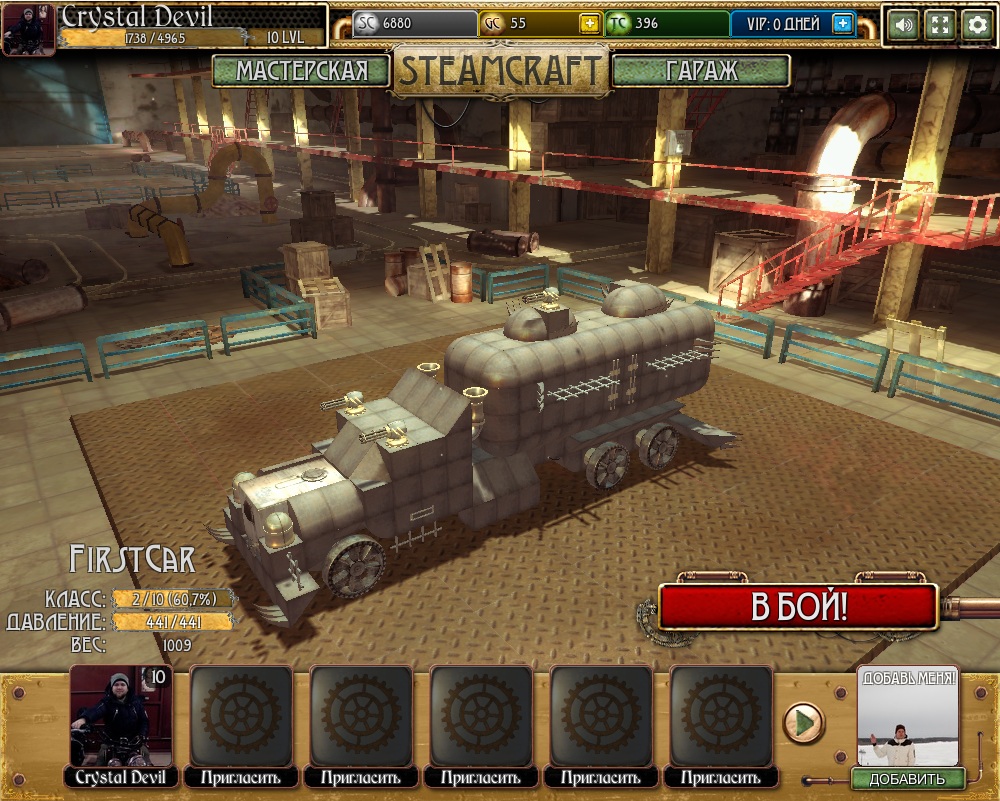The image size is (1000, 801).
Task: Show next friends with the arrow button
Action: [802, 722]
